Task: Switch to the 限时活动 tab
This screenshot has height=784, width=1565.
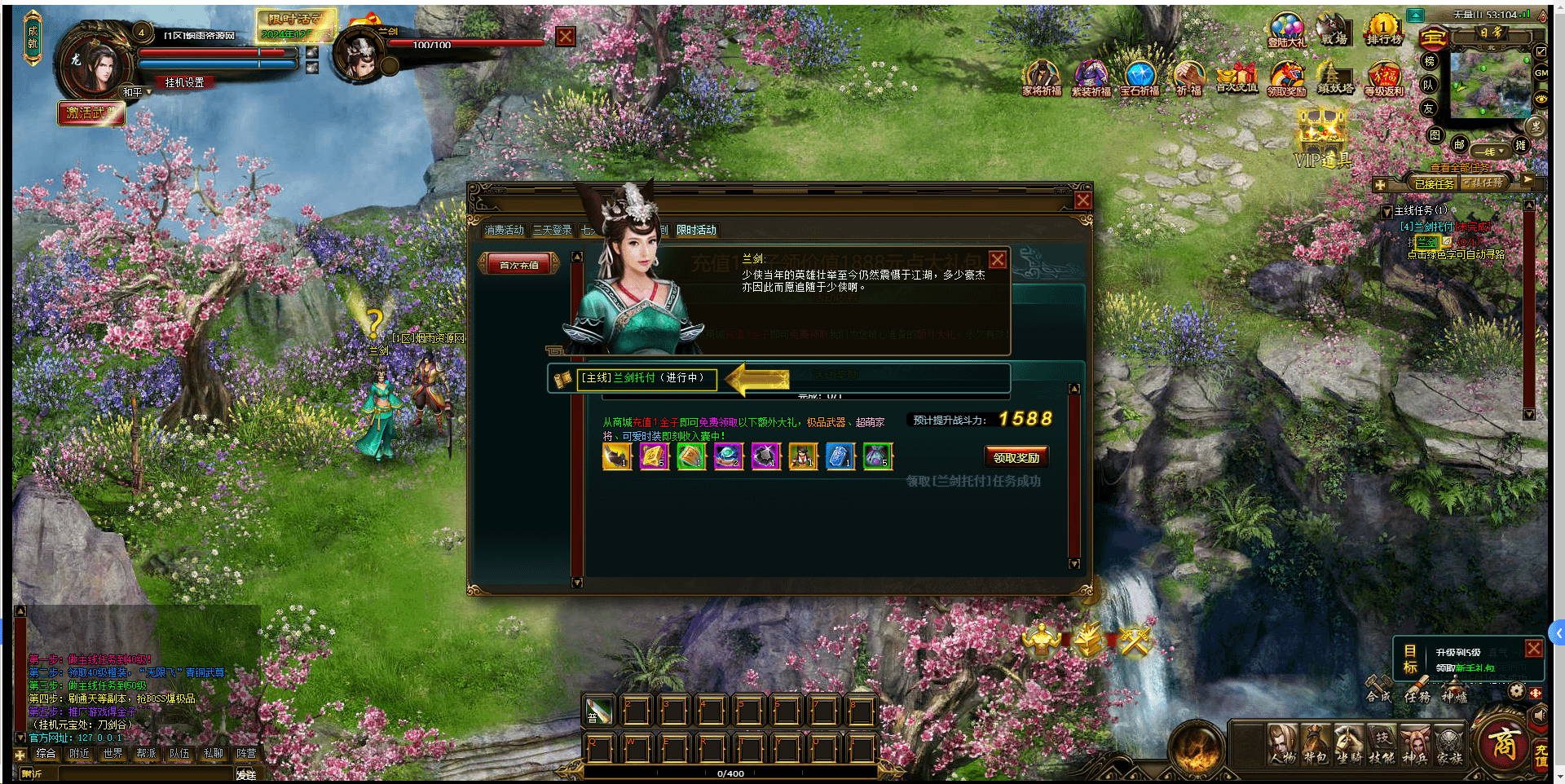Action: pos(696,230)
